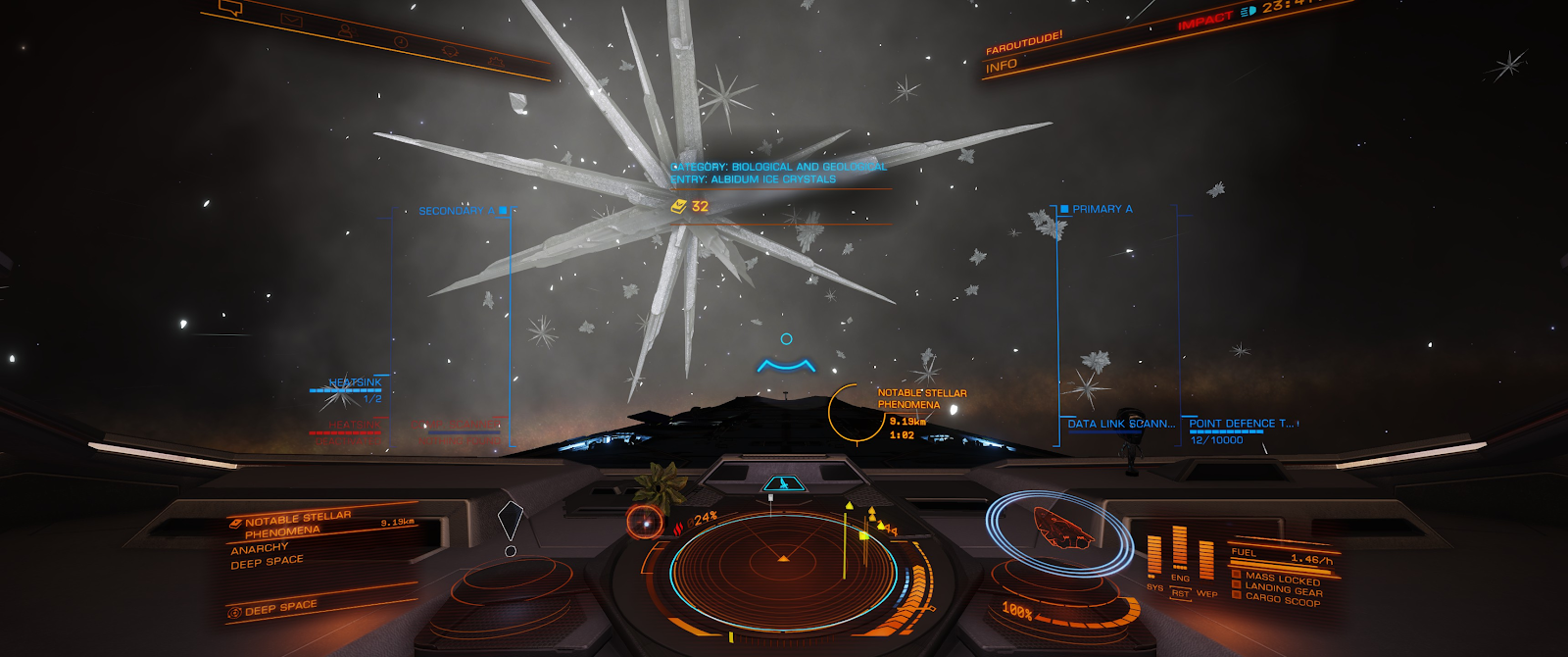The height and width of the screenshot is (657, 1568).
Task: Open the chat speech-bubble comms tab
Action: pos(231,9)
